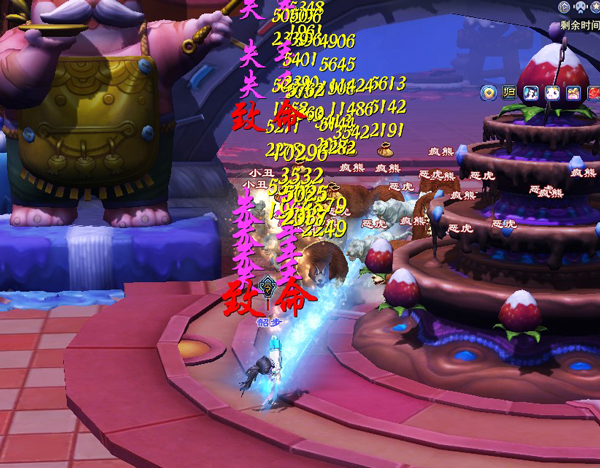Click the gold coin icon
This screenshot has width=600, height=468.
tap(488, 93)
